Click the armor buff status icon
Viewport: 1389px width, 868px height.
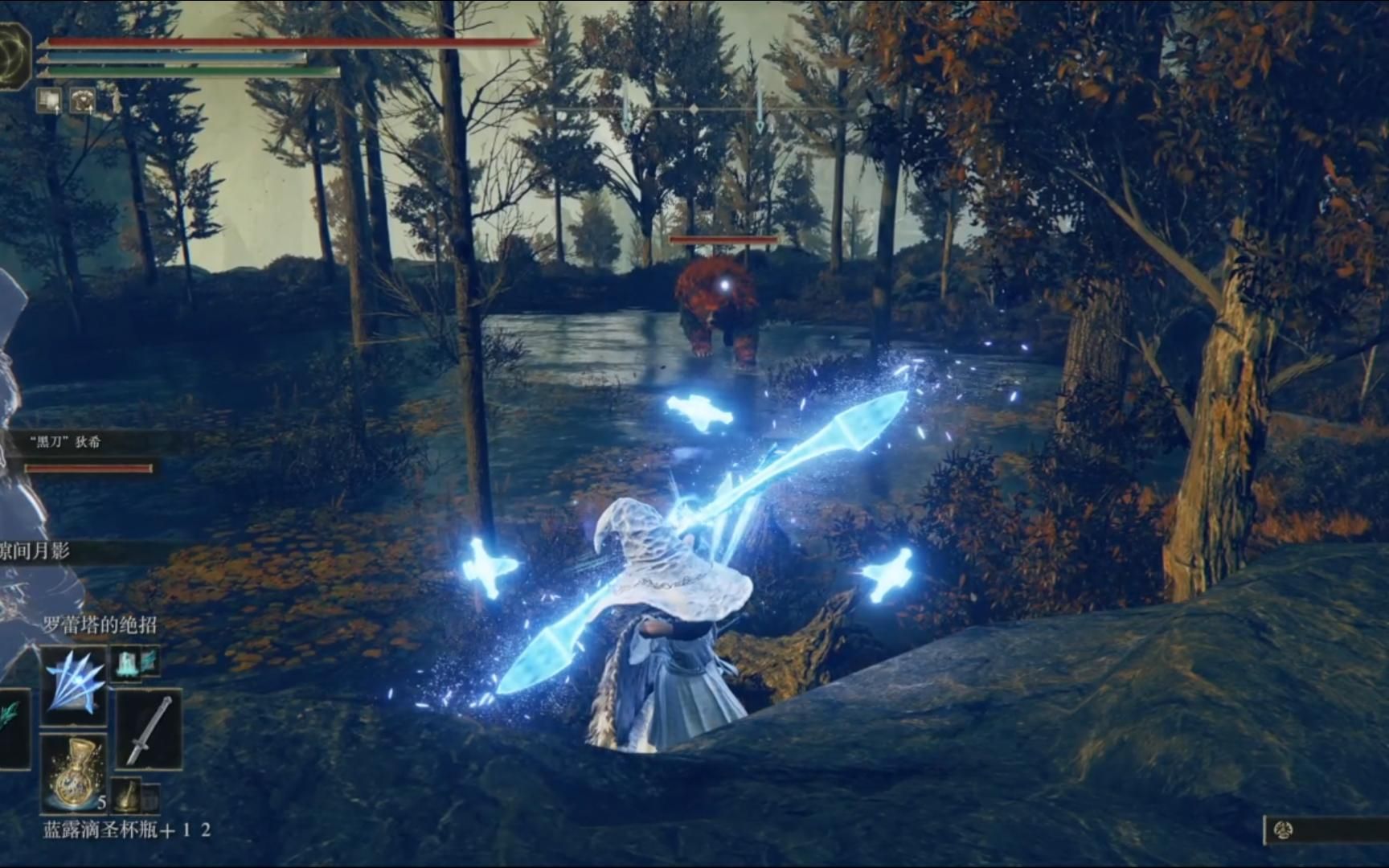tap(82, 100)
